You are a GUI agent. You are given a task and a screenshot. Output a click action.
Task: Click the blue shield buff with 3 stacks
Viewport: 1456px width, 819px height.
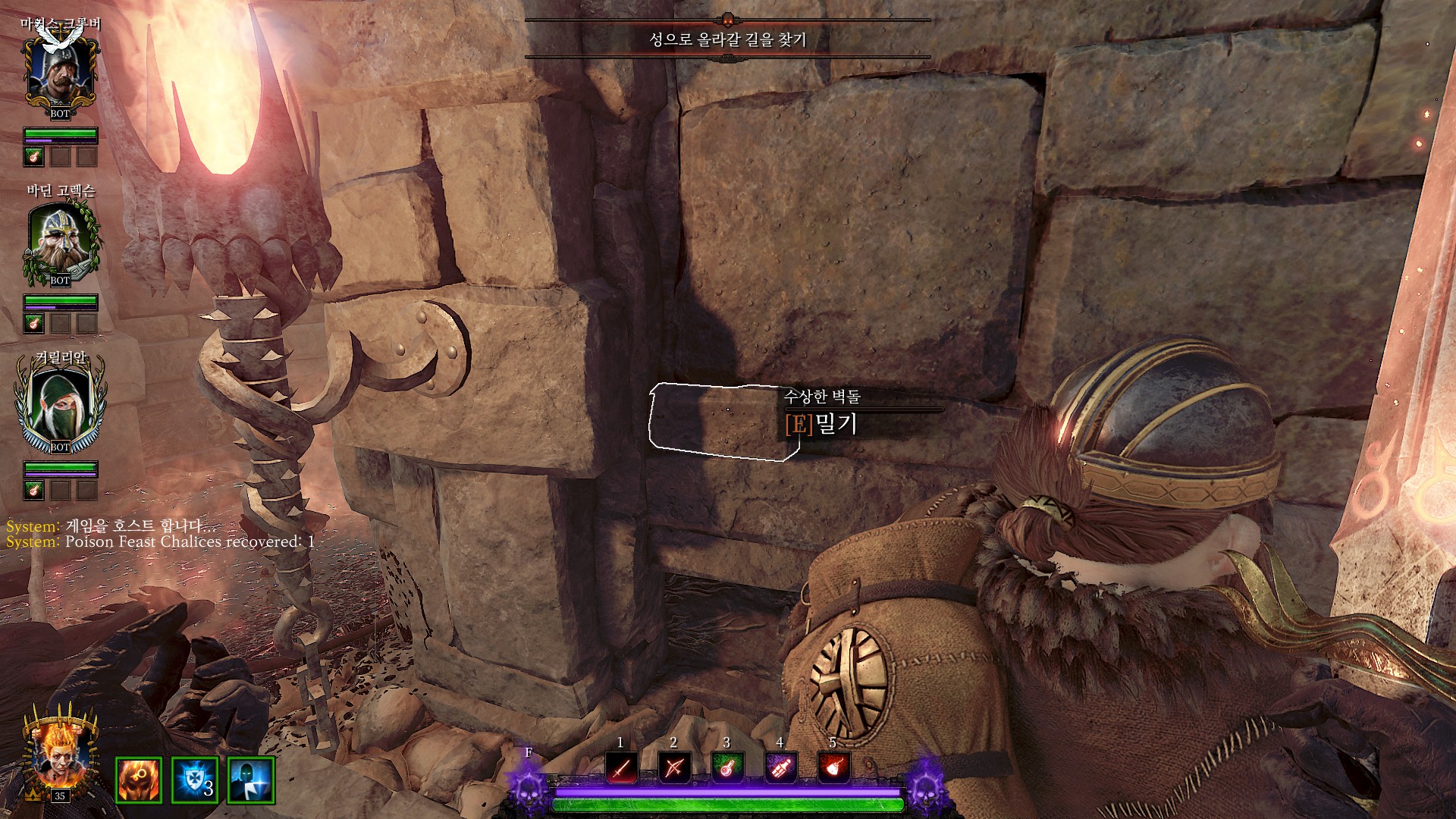(195, 780)
